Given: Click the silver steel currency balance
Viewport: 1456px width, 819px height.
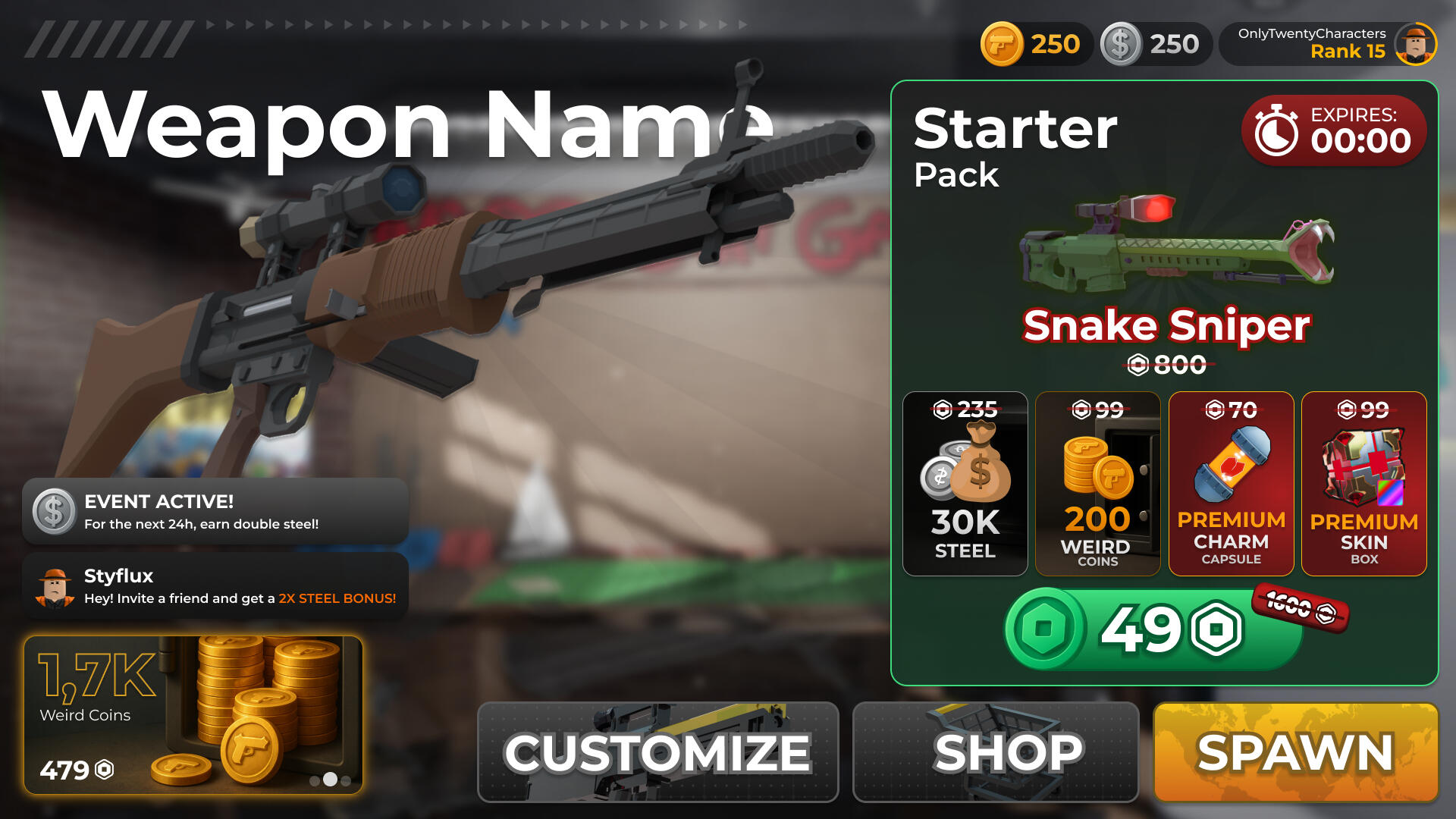Looking at the screenshot, I should point(1155,44).
